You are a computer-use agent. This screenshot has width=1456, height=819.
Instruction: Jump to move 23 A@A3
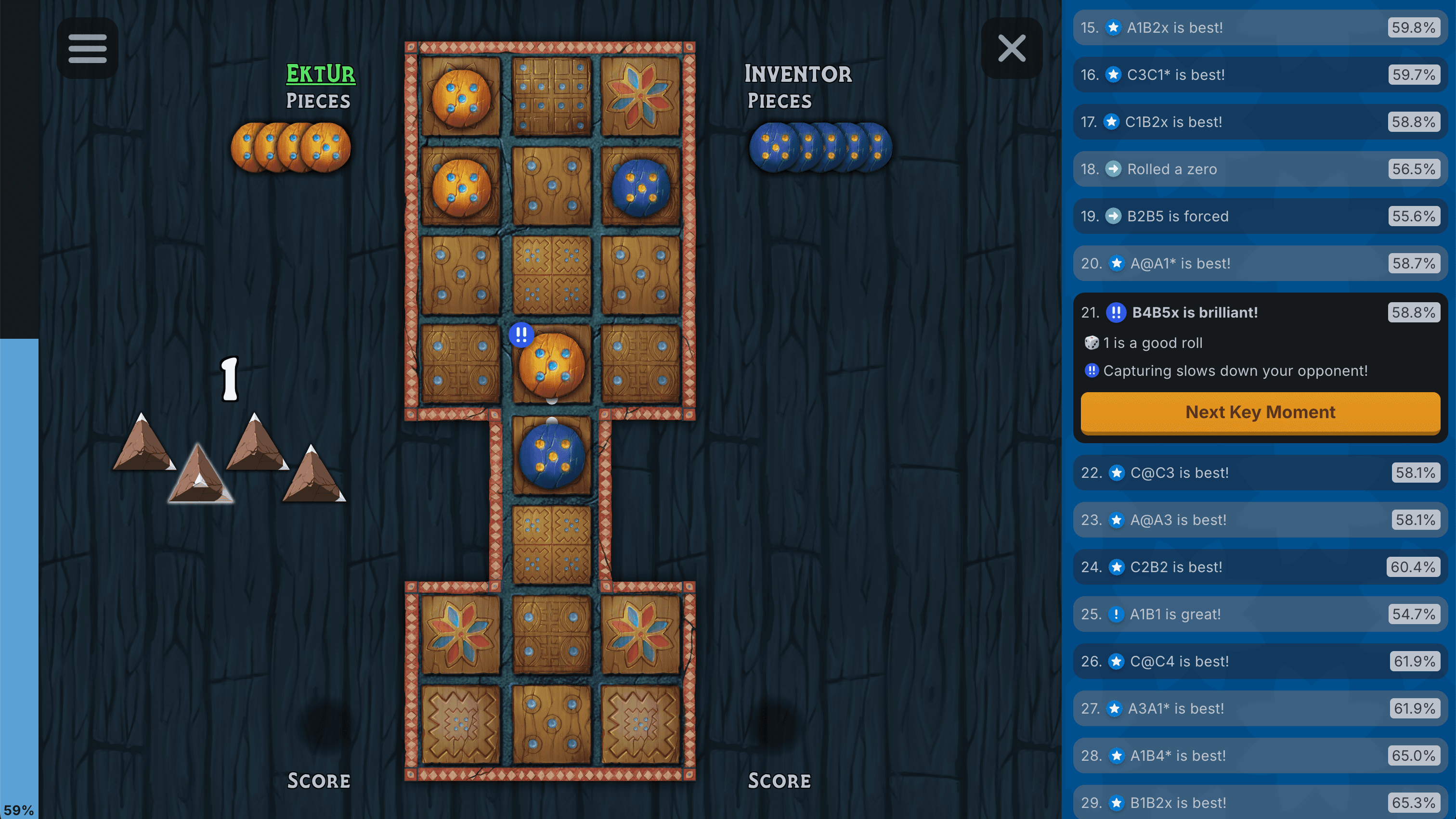point(1260,520)
